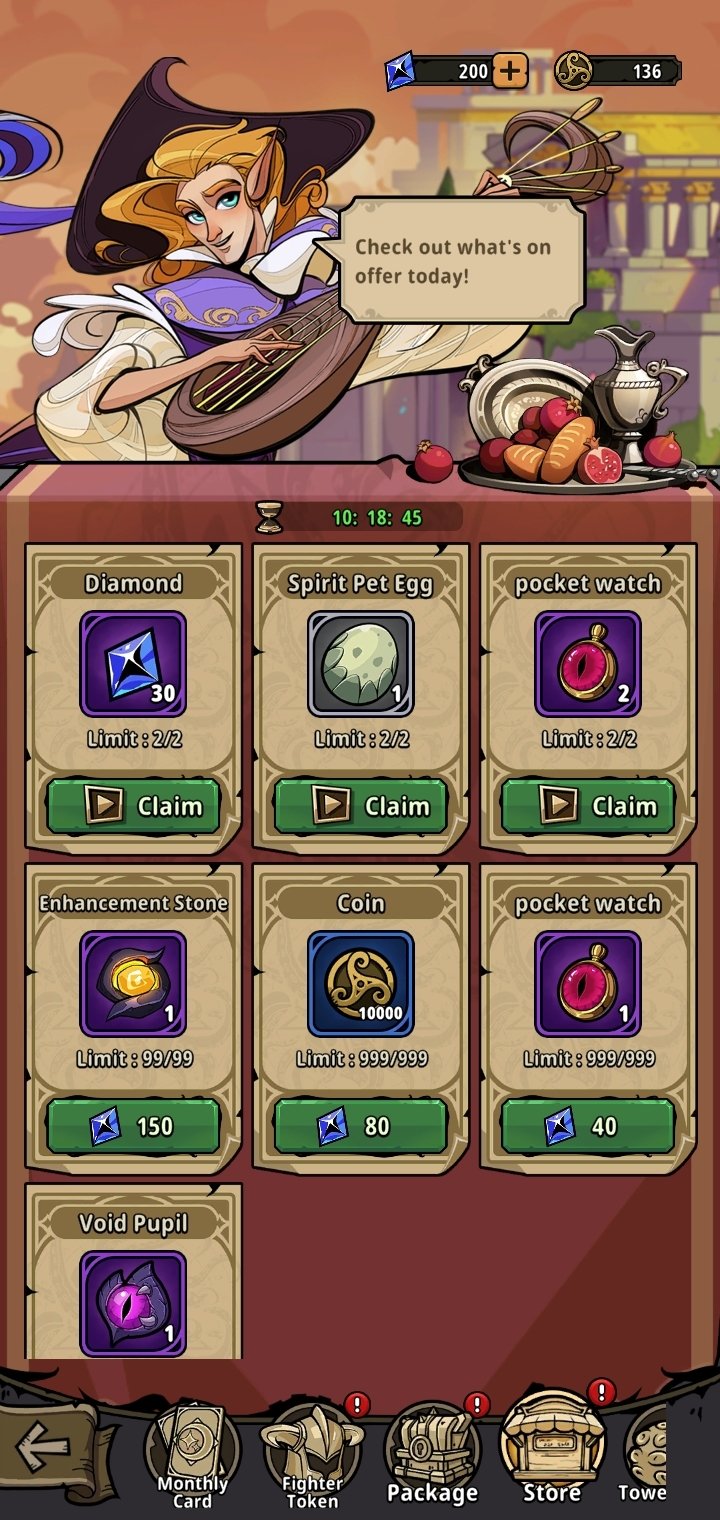
Task: Select the Void Pupil item icon
Action: pos(133,1302)
